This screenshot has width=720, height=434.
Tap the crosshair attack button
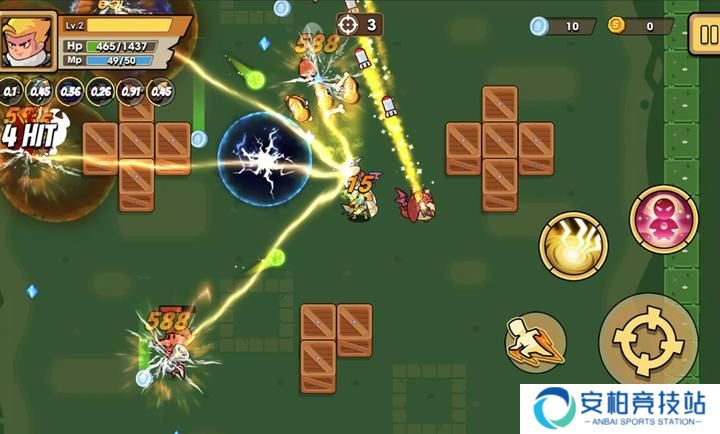647,342
